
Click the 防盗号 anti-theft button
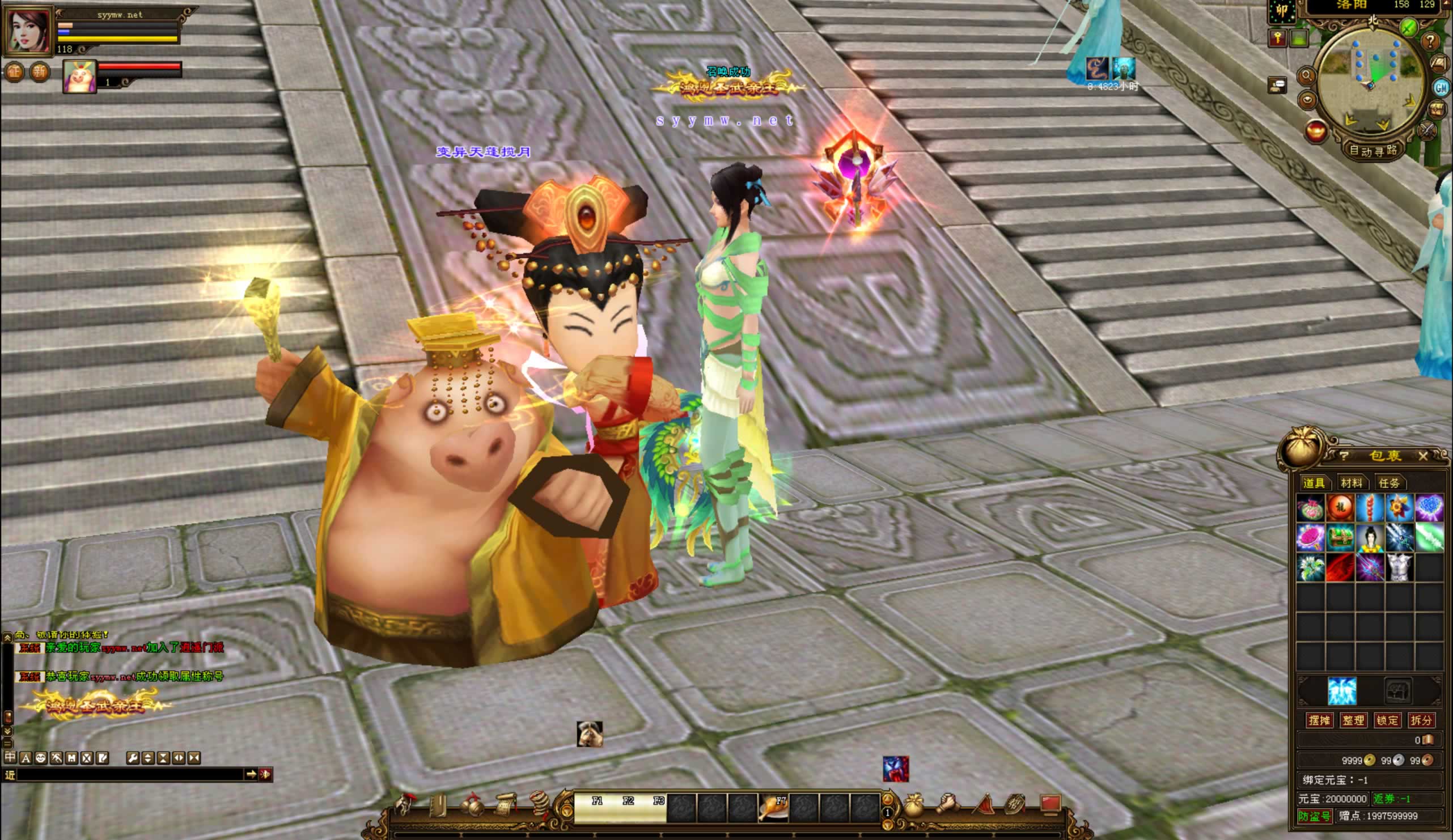pyautogui.click(x=1314, y=816)
